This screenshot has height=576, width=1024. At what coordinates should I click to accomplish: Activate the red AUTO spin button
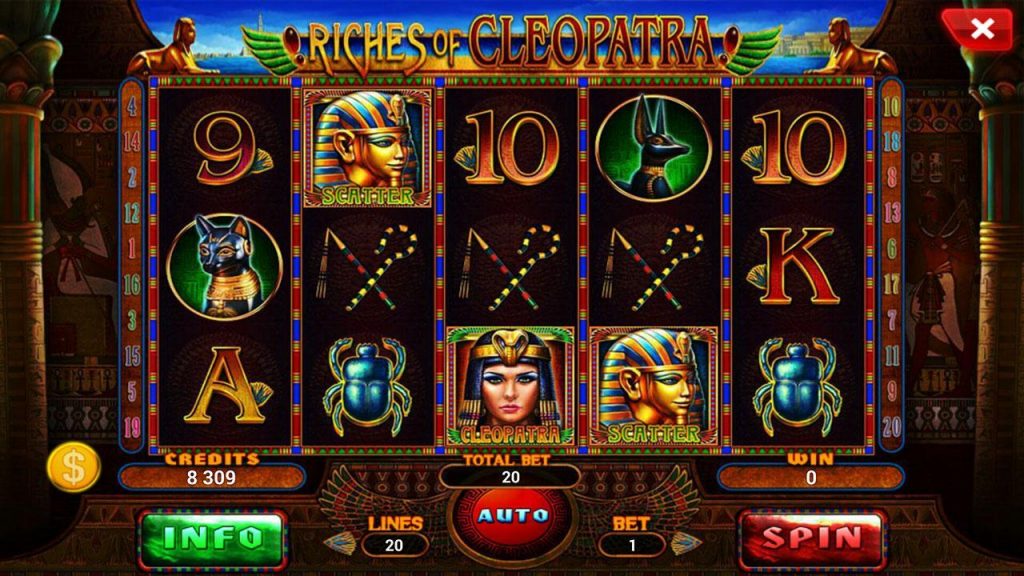pyautogui.click(x=512, y=517)
